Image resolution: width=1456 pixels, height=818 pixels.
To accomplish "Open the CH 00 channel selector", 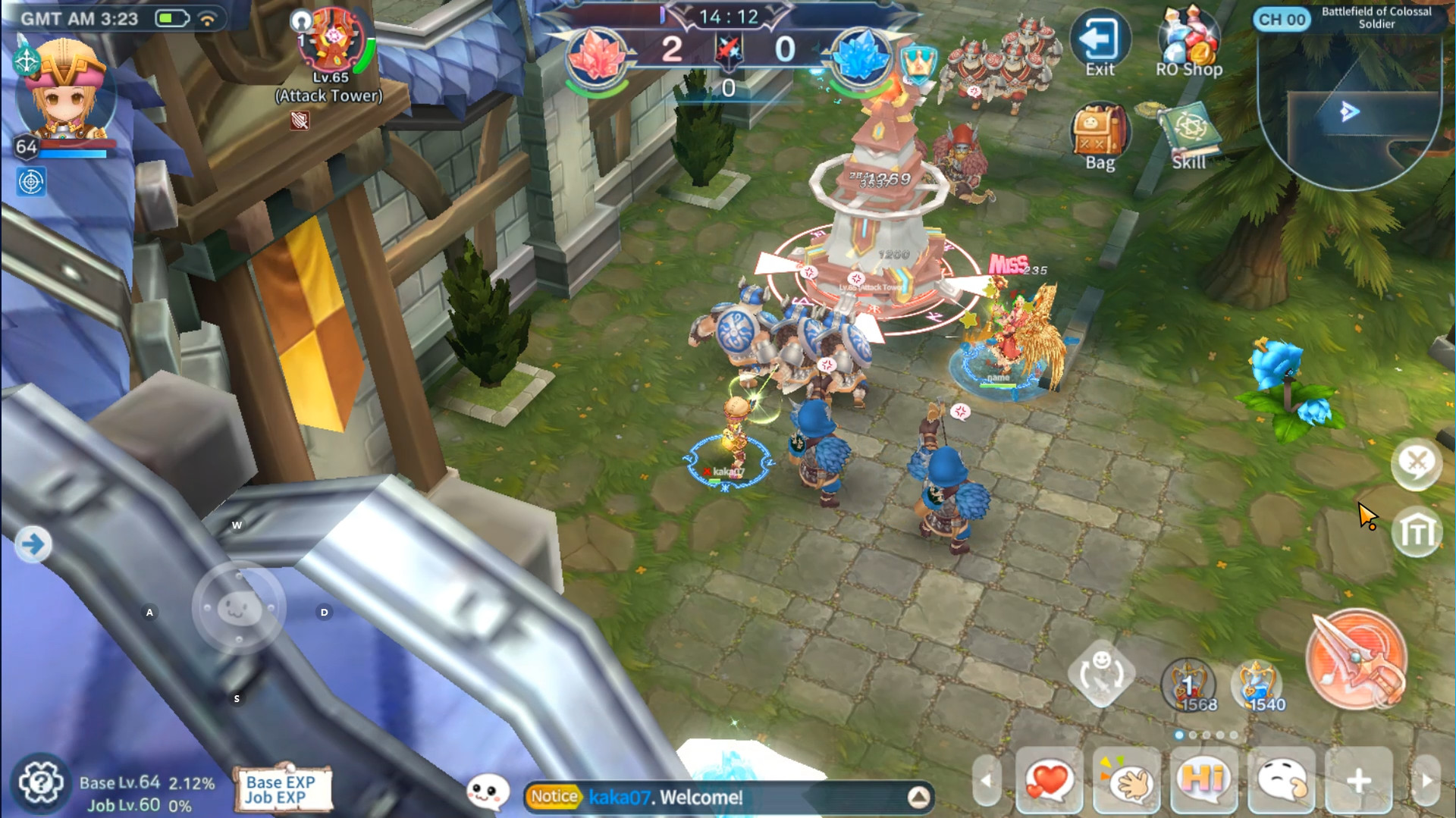I will [x=1280, y=20].
